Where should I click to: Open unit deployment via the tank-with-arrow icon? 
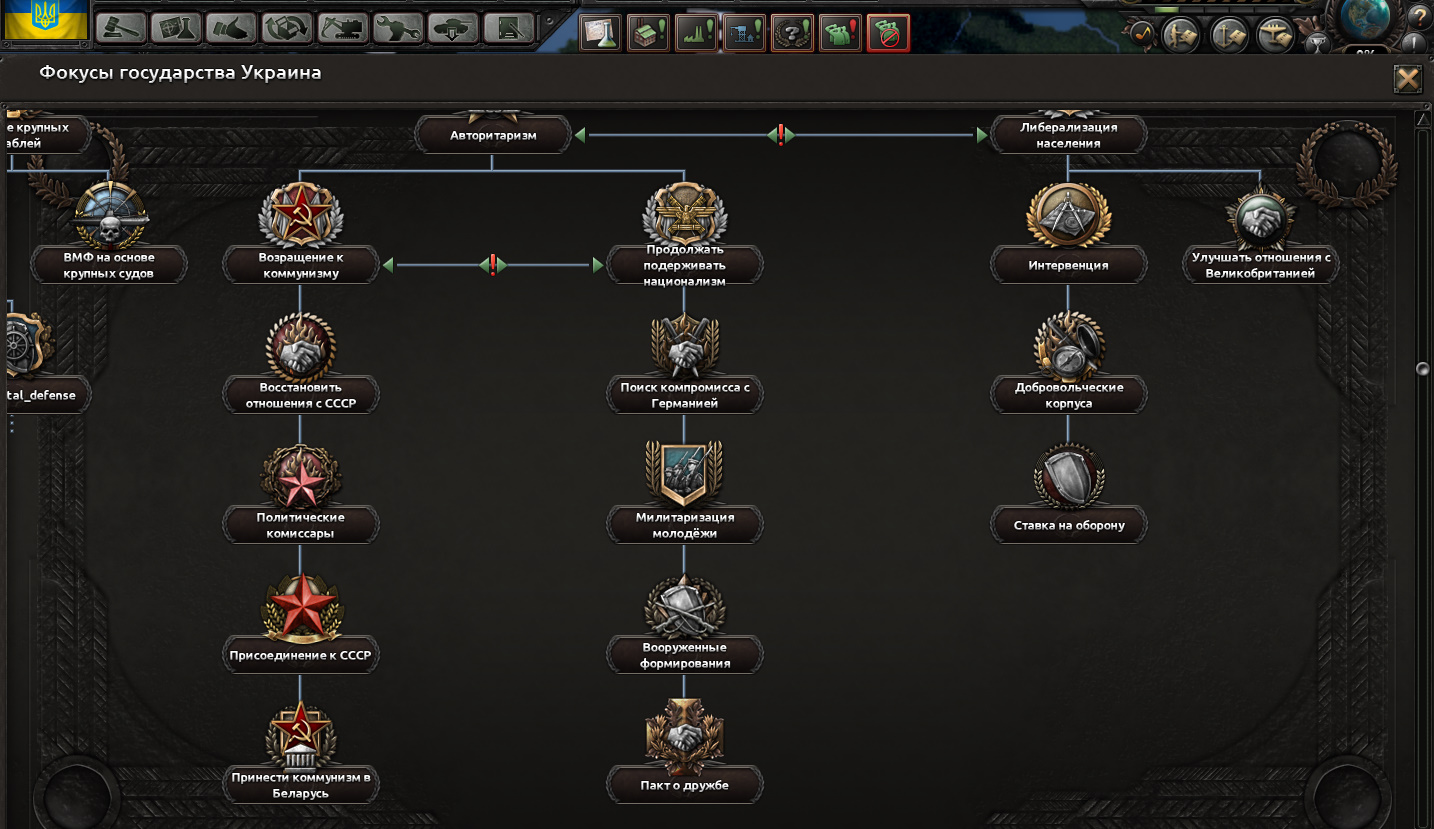[452, 28]
